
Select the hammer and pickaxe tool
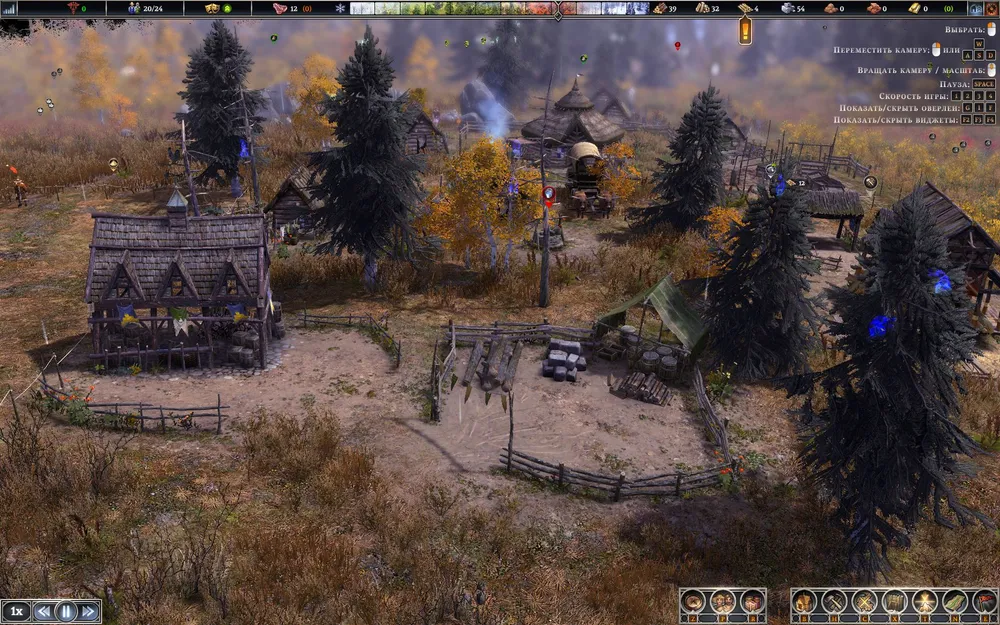click(833, 602)
